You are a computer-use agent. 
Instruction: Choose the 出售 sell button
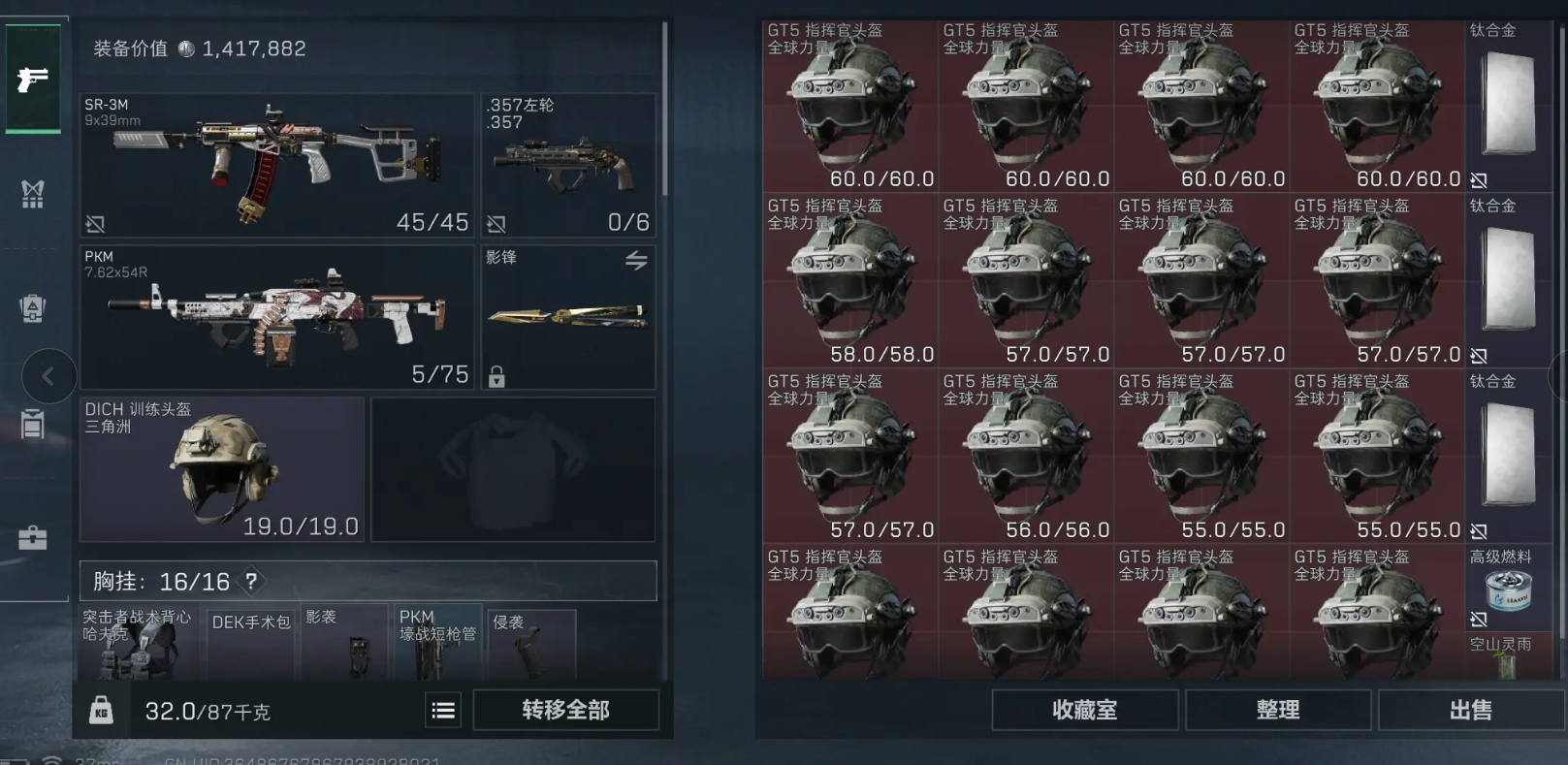[1470, 710]
